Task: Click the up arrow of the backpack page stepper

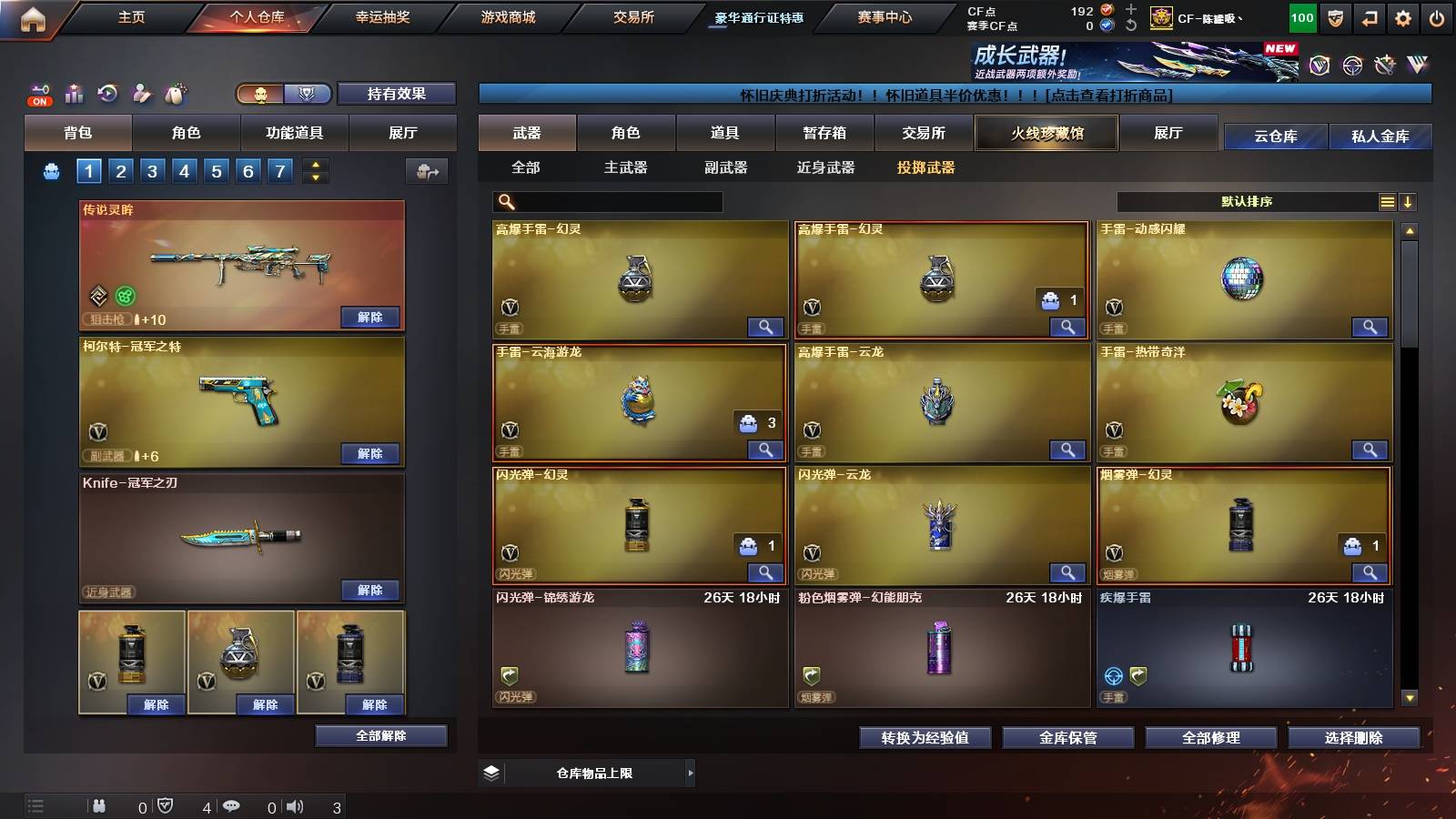Action: click(x=314, y=165)
